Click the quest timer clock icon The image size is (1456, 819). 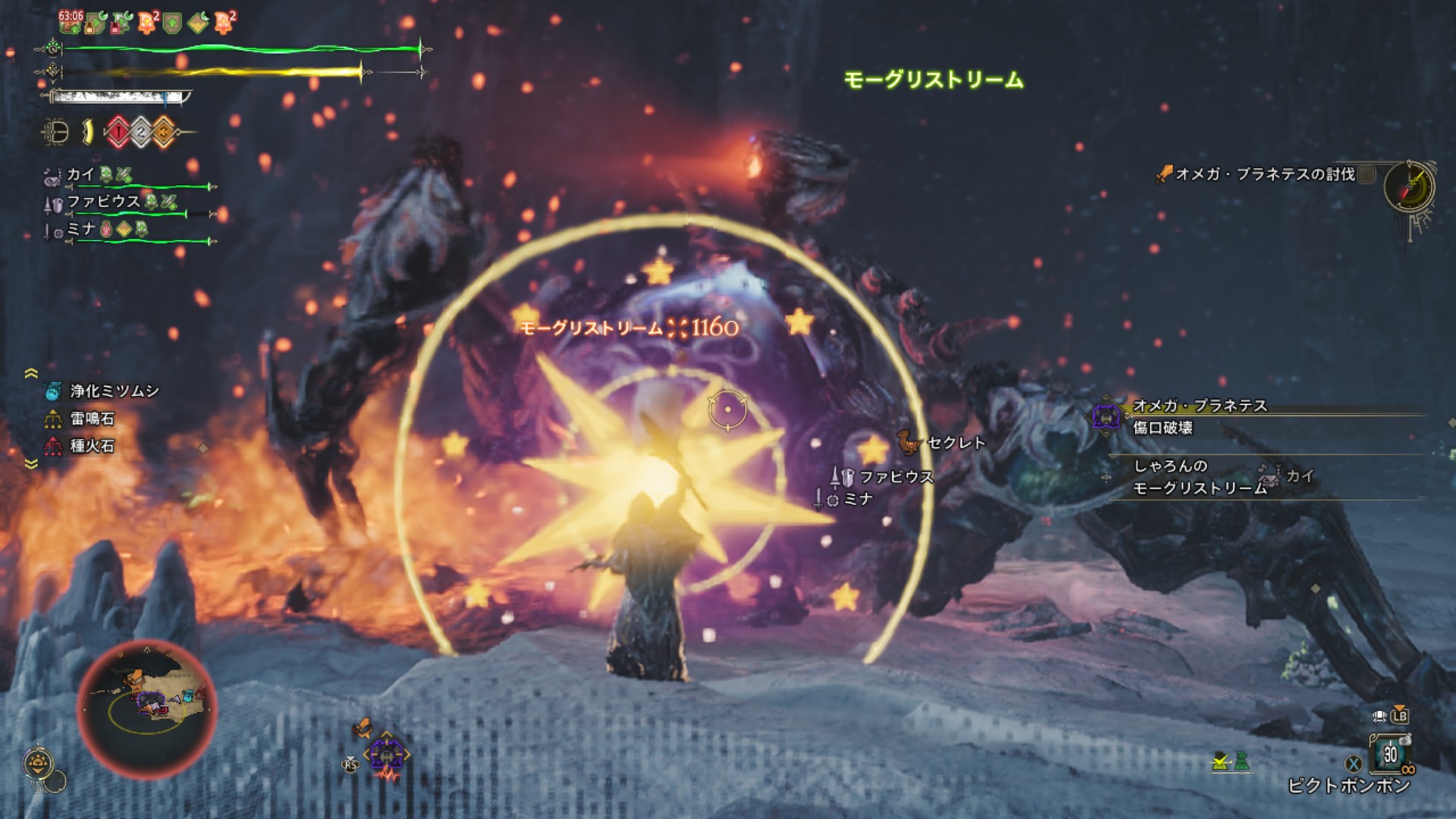(x=1408, y=187)
